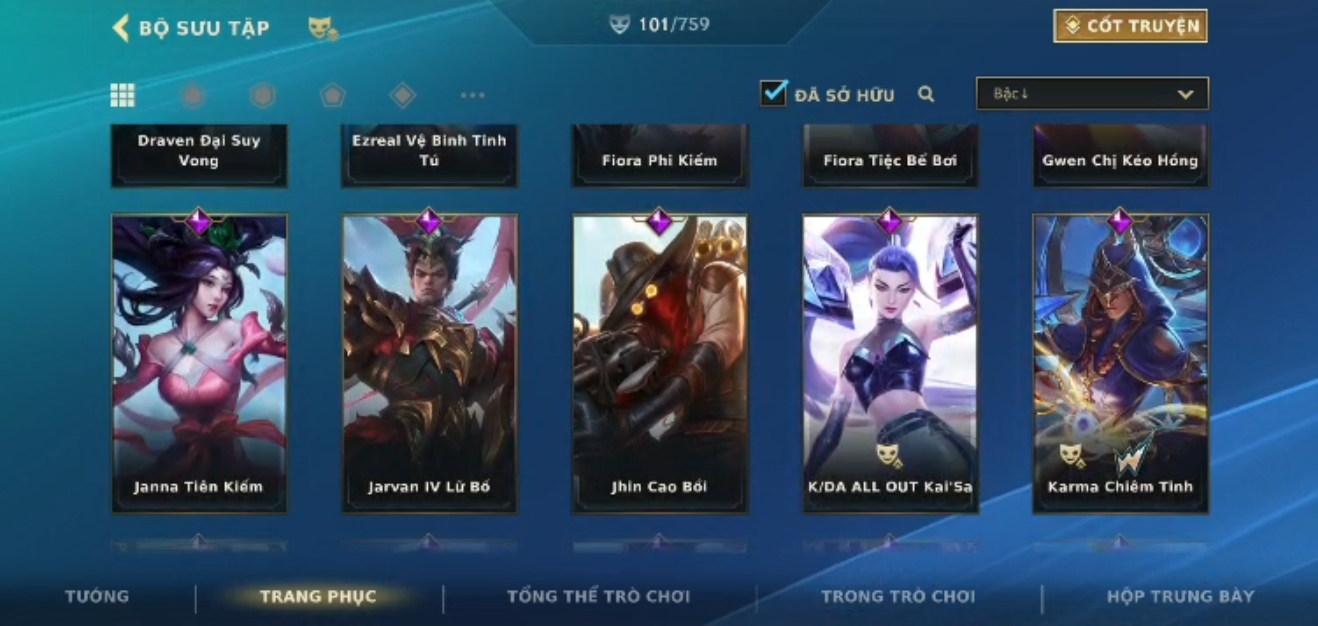Choose the three-dots more filters icon
The height and width of the screenshot is (626, 1318).
472,95
